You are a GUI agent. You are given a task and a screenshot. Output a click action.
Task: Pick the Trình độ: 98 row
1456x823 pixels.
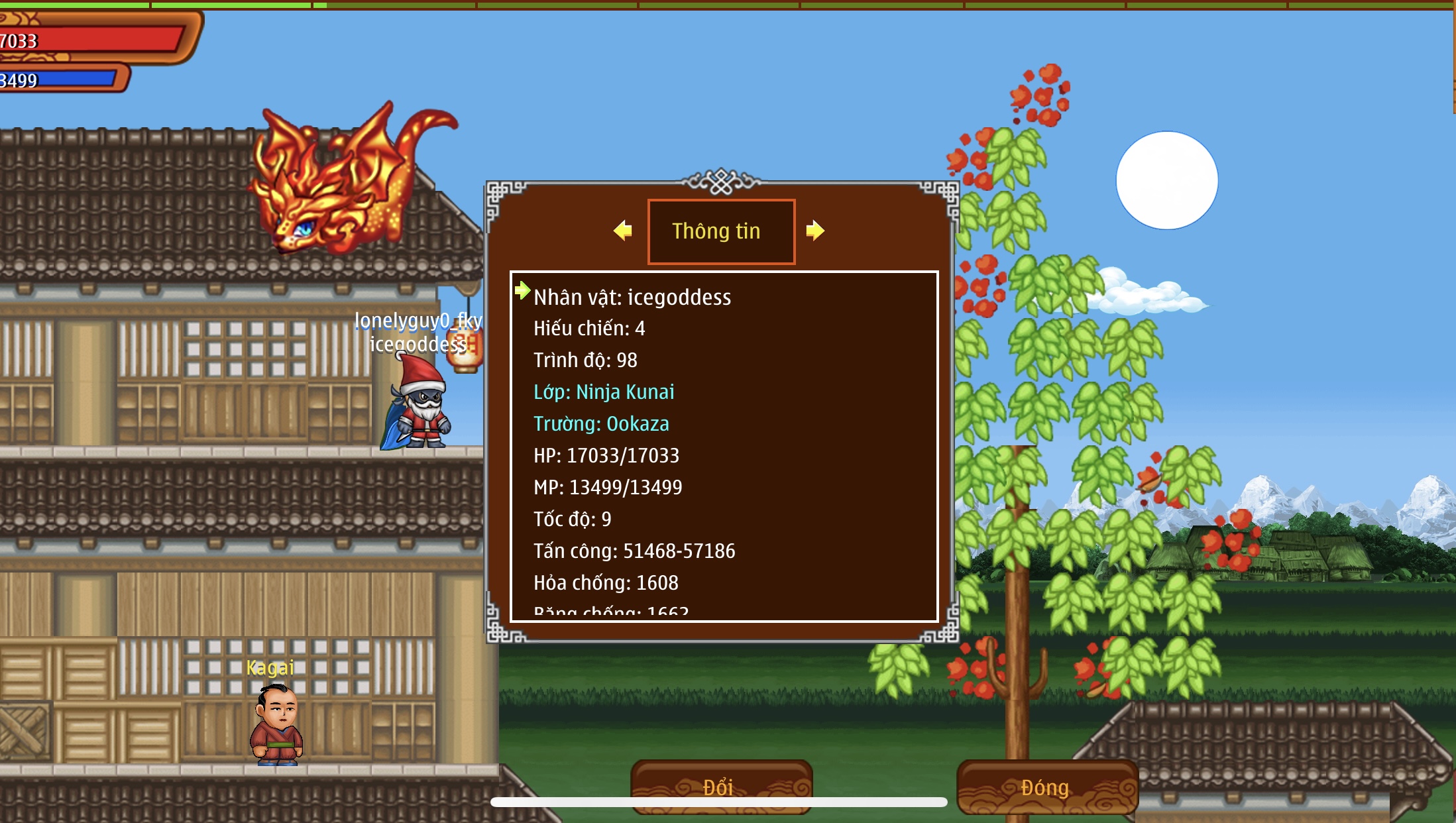click(585, 360)
